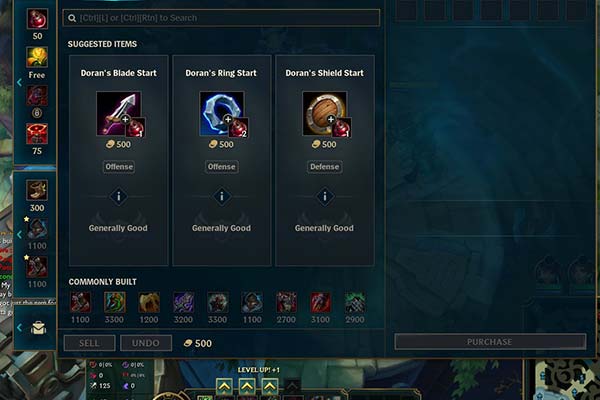The image size is (600, 400).
Task: Choose the 3100 gold commonly built item
Action: pyautogui.click(x=320, y=302)
